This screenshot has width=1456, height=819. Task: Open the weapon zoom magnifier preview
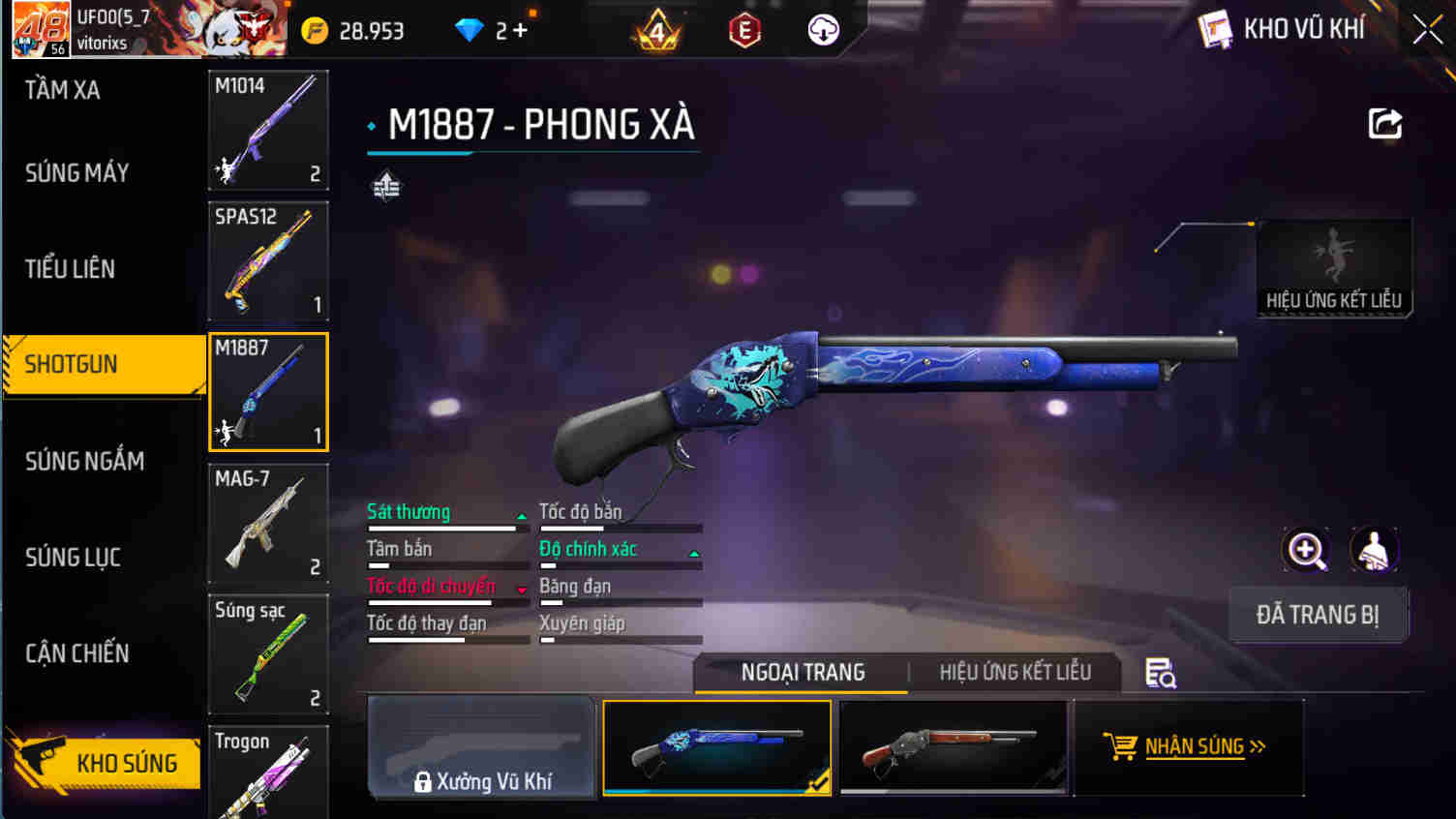1306,550
